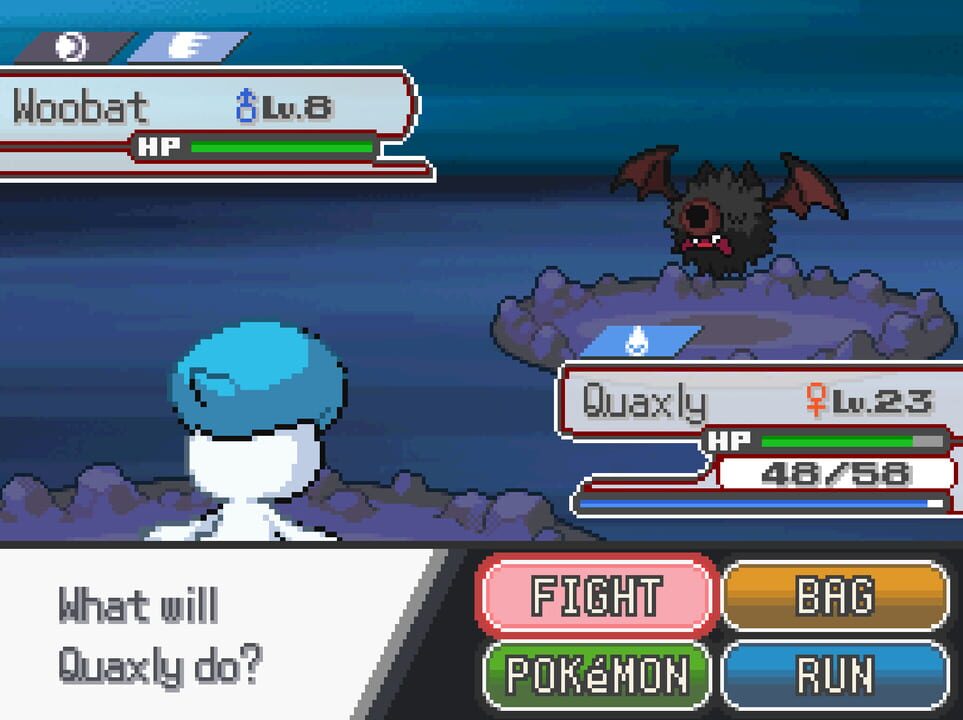Select the POKéMON party button
The width and height of the screenshot is (963, 720).
(x=597, y=675)
